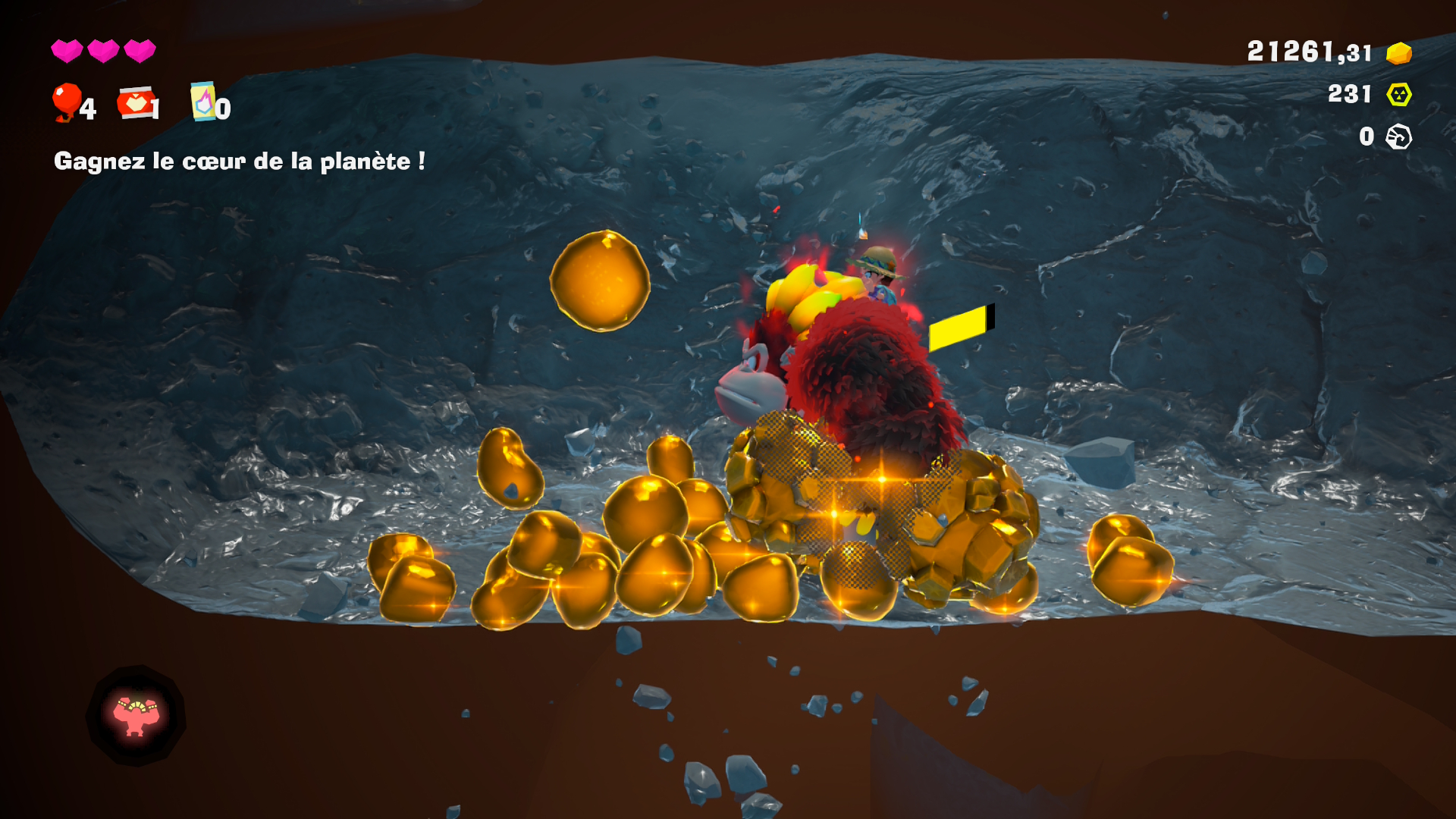This screenshot has height=819, width=1456.
Task: Click the white fossil counter icon
Action: point(1398,137)
